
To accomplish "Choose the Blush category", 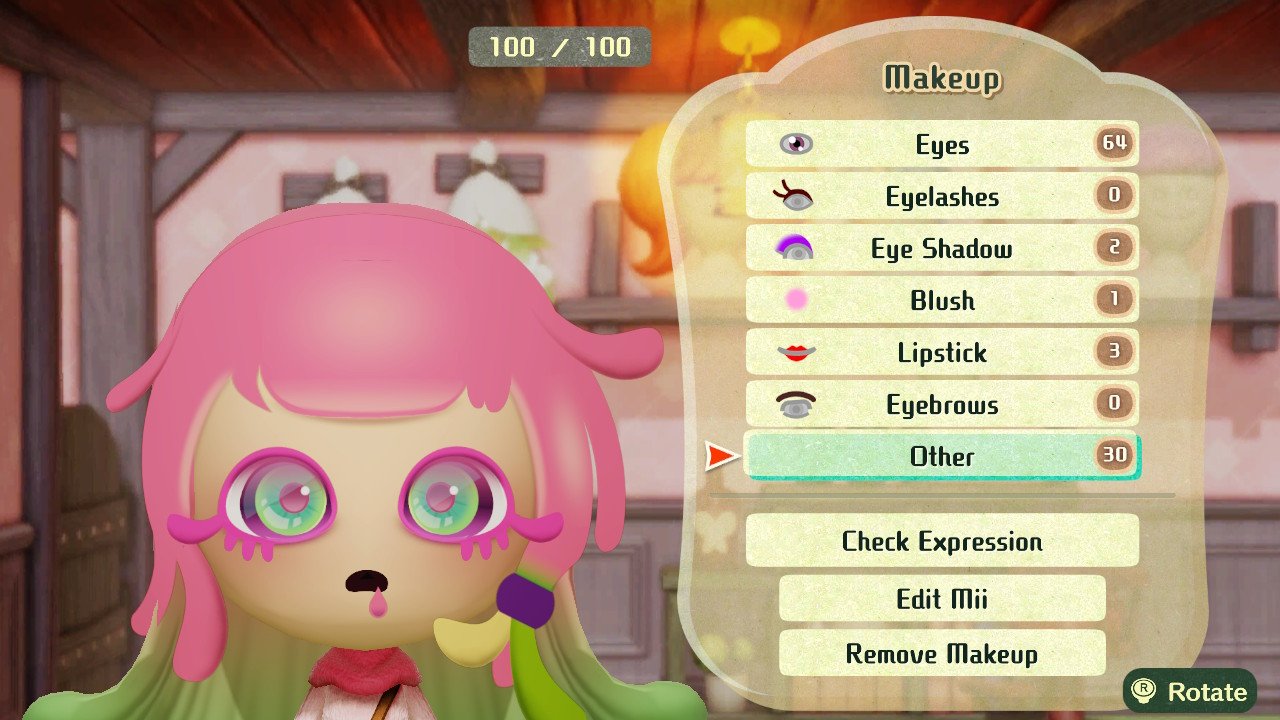I will [940, 300].
